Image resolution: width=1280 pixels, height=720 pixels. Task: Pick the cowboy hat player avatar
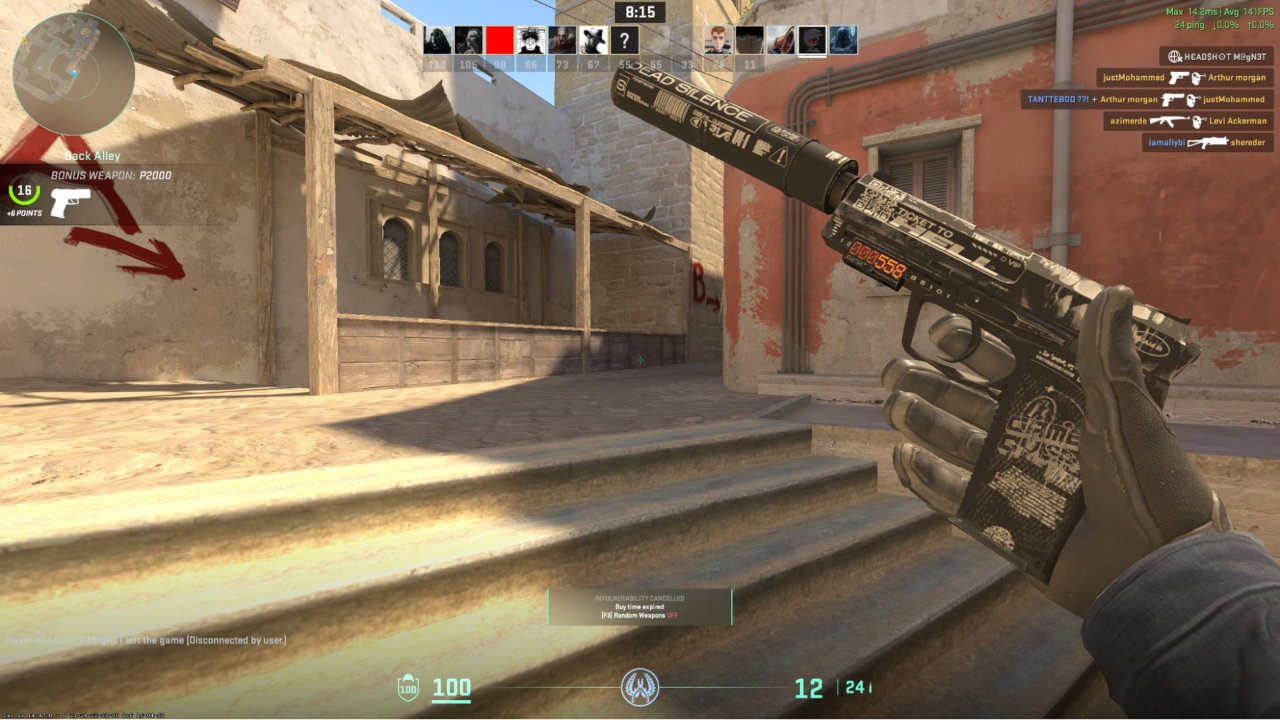click(x=593, y=40)
